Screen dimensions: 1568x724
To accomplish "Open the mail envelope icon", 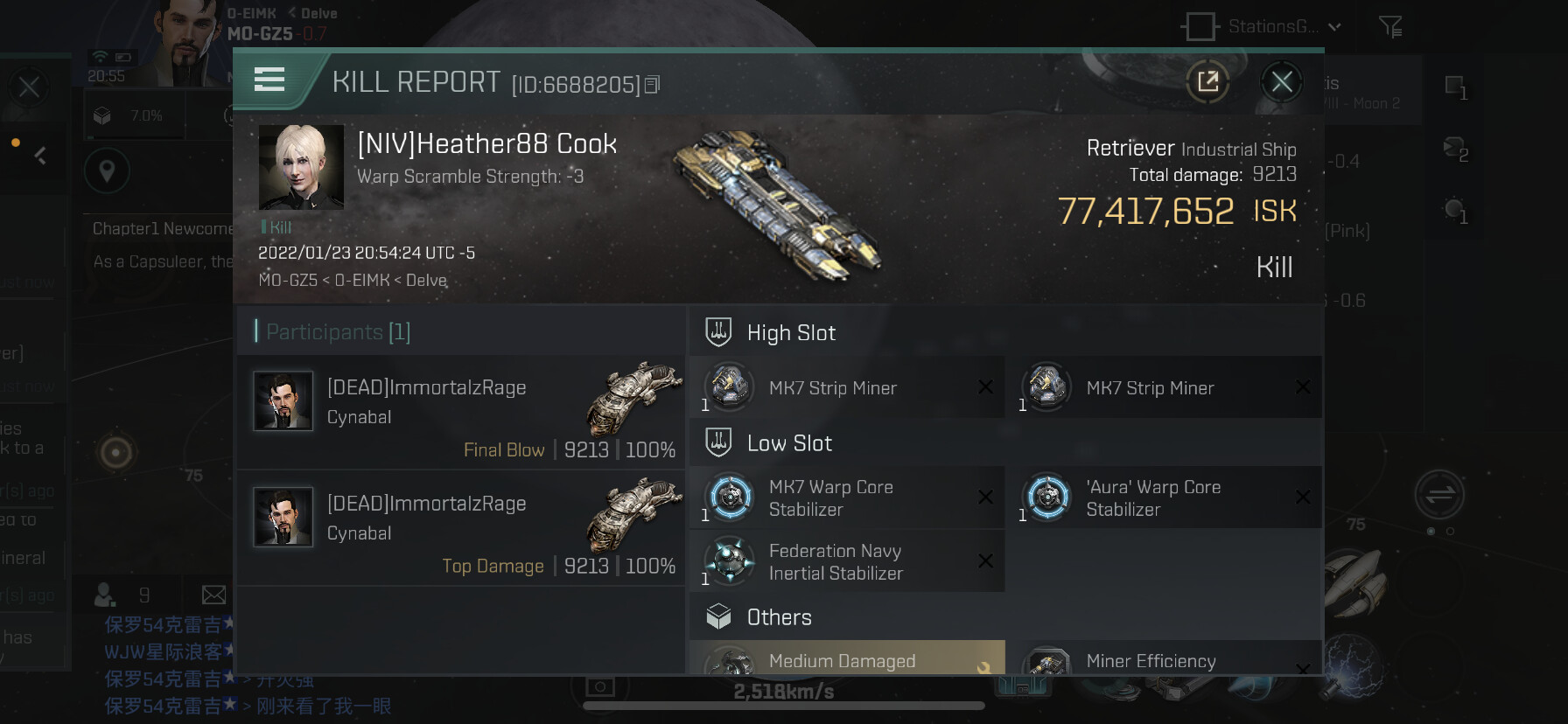I will (213, 595).
